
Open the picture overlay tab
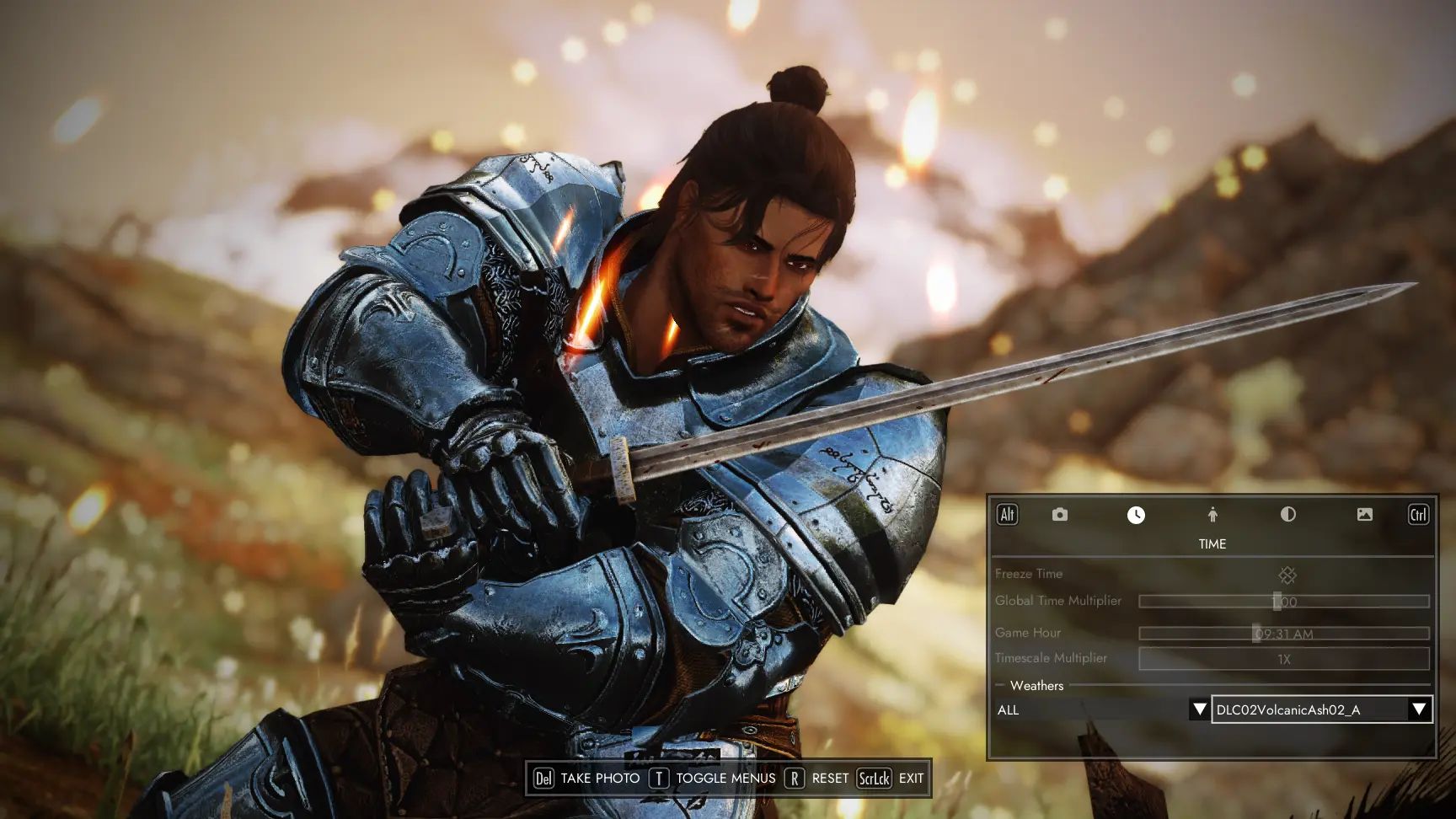click(x=1364, y=515)
